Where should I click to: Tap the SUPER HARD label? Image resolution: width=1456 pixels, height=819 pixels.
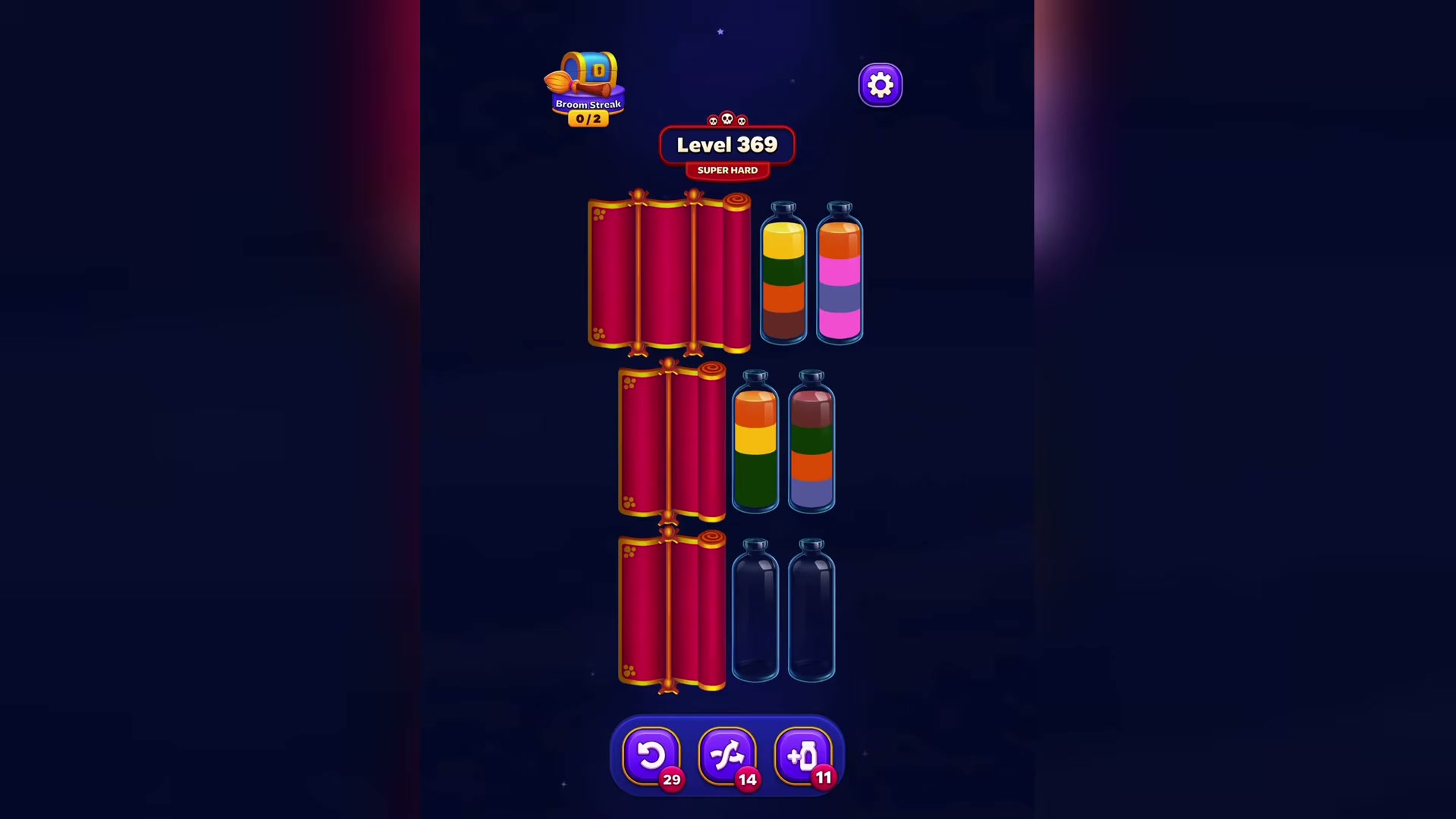pos(726,170)
